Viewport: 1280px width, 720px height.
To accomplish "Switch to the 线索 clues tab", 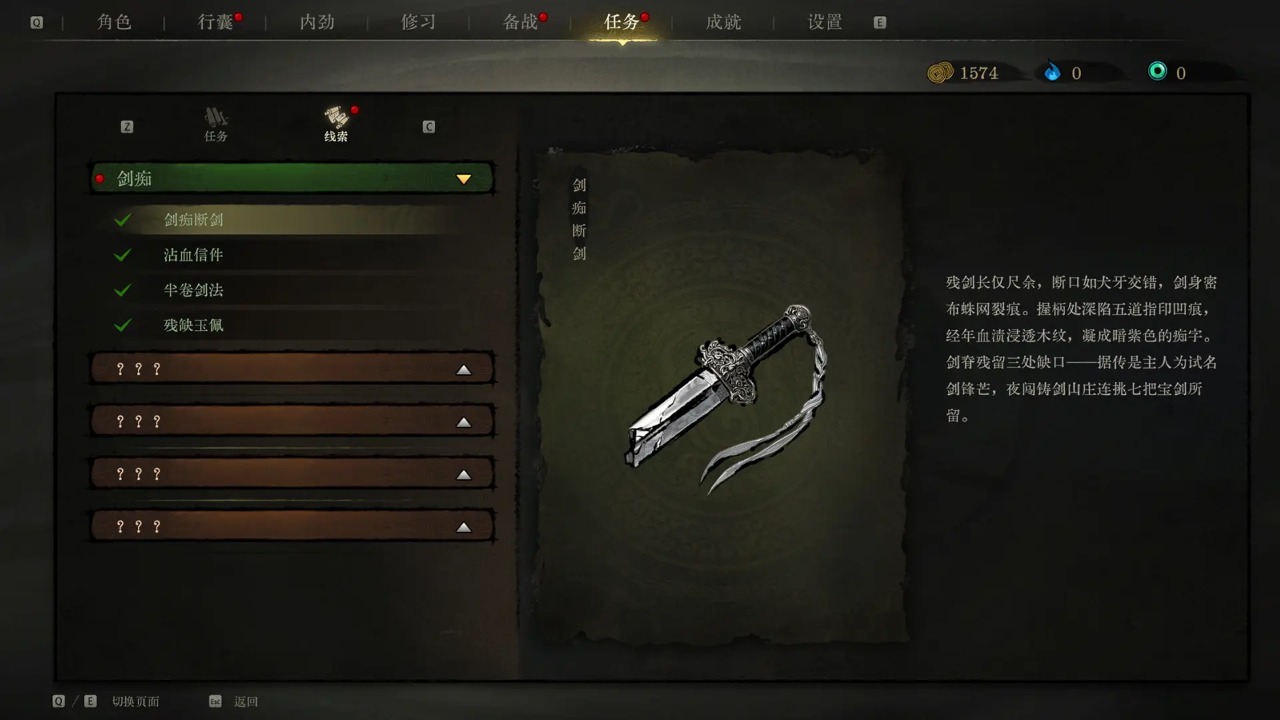I will tap(335, 125).
